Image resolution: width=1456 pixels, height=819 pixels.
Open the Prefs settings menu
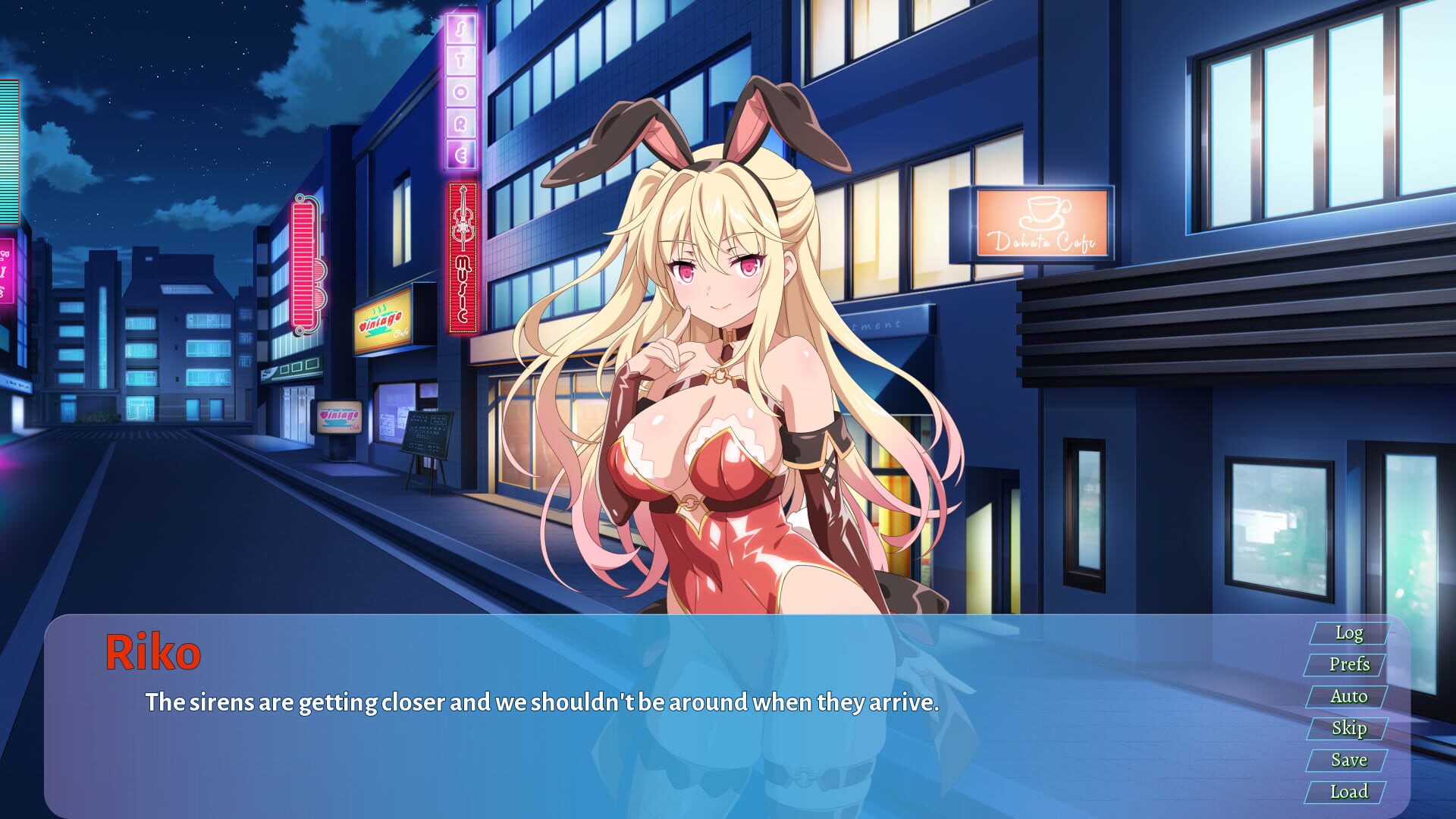coord(1350,664)
